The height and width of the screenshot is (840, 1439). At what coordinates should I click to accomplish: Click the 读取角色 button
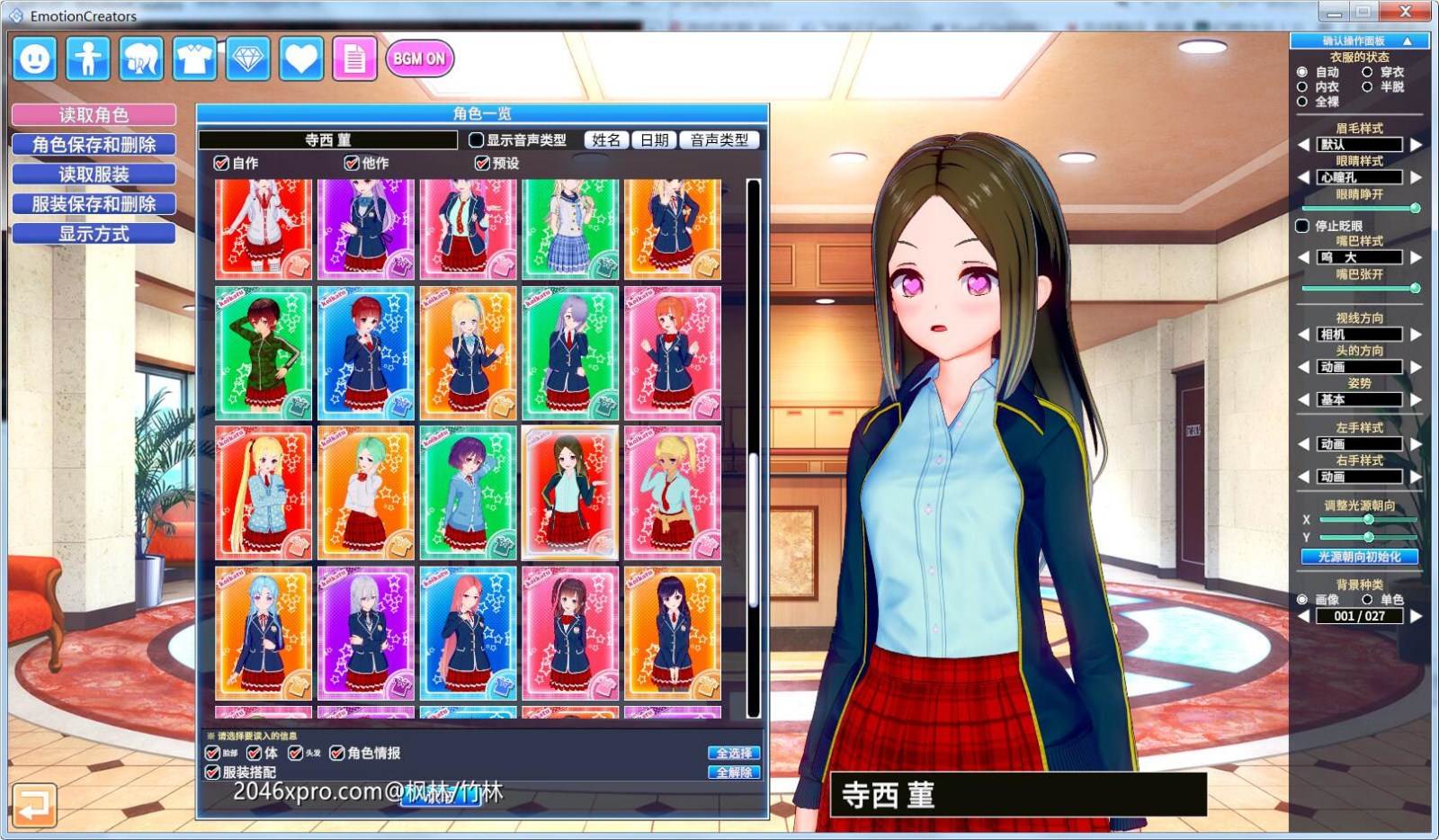point(93,113)
